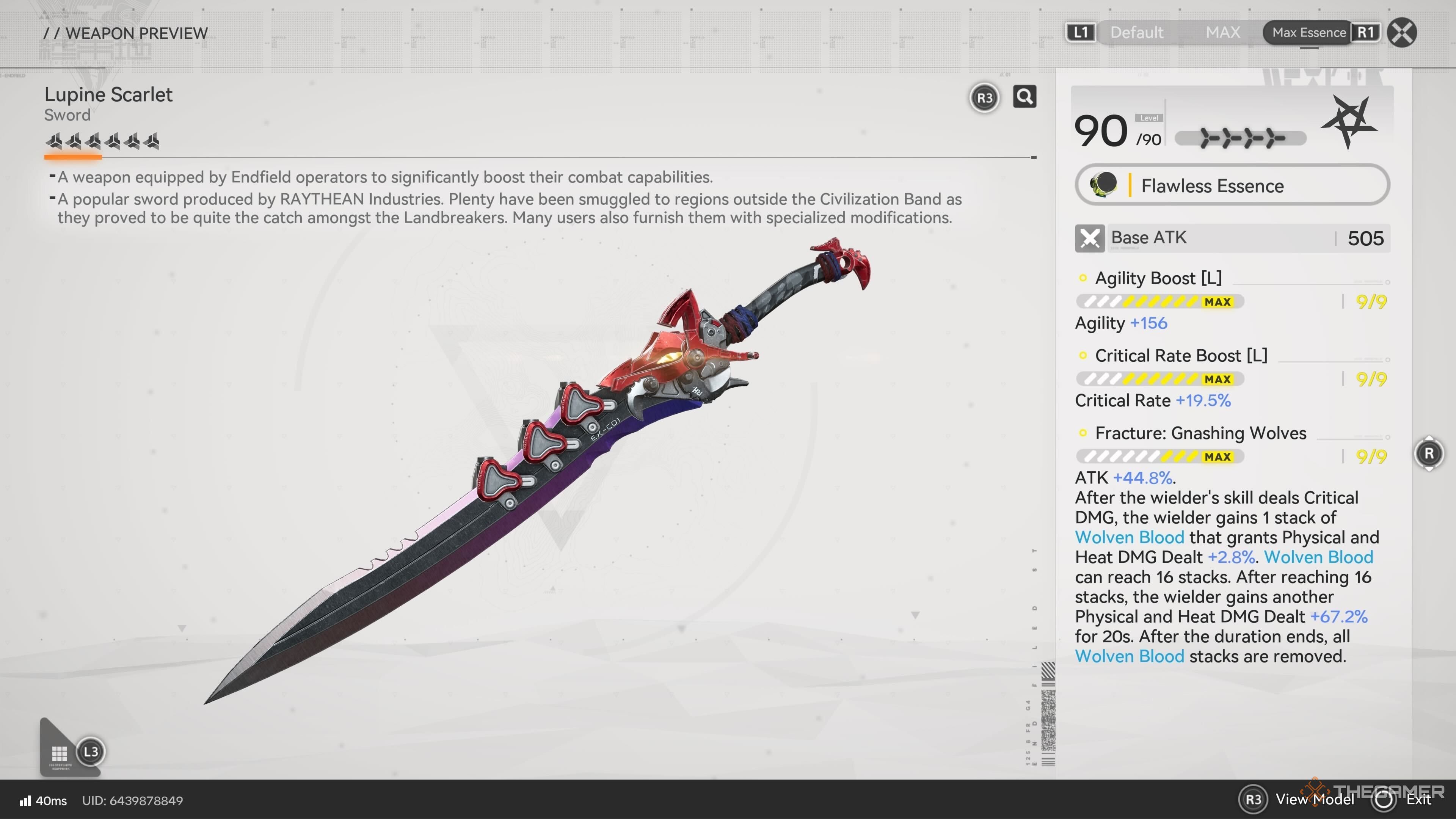The width and height of the screenshot is (1456, 819).
Task: Inspect Fracture: Gnashing Wolves skill
Action: (x=1200, y=433)
